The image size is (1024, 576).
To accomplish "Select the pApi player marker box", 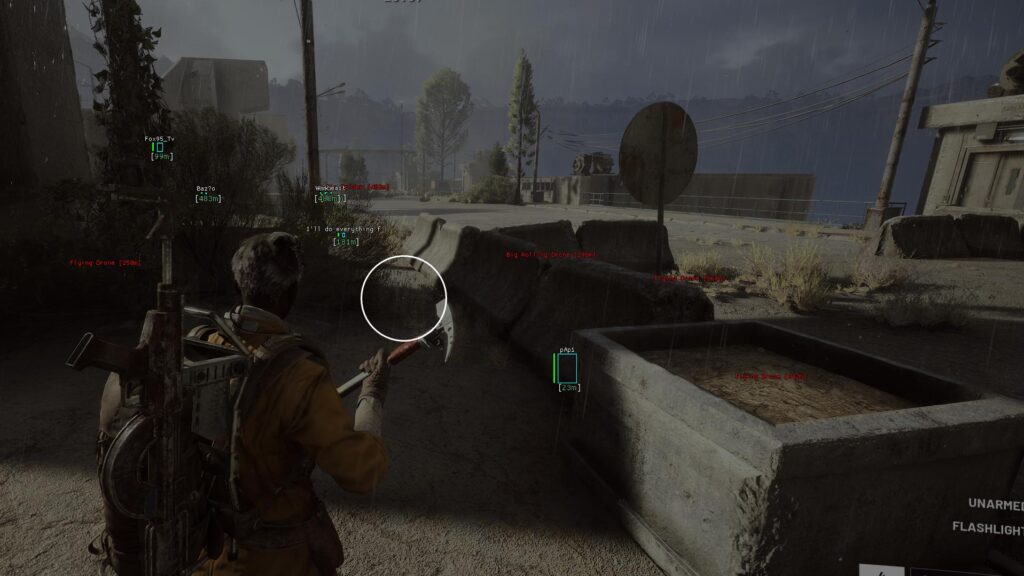I will pyautogui.click(x=568, y=367).
